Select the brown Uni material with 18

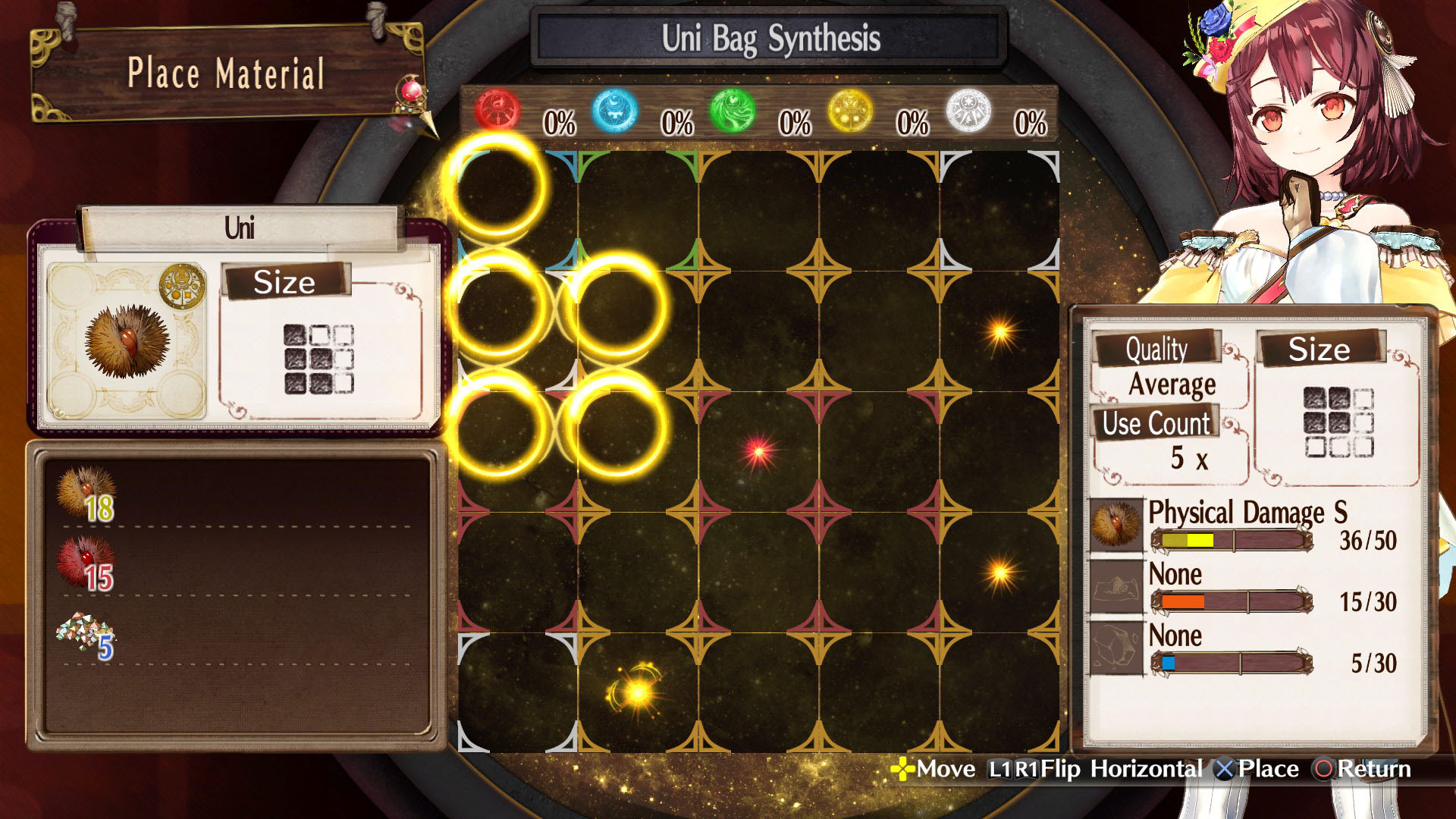point(86,494)
